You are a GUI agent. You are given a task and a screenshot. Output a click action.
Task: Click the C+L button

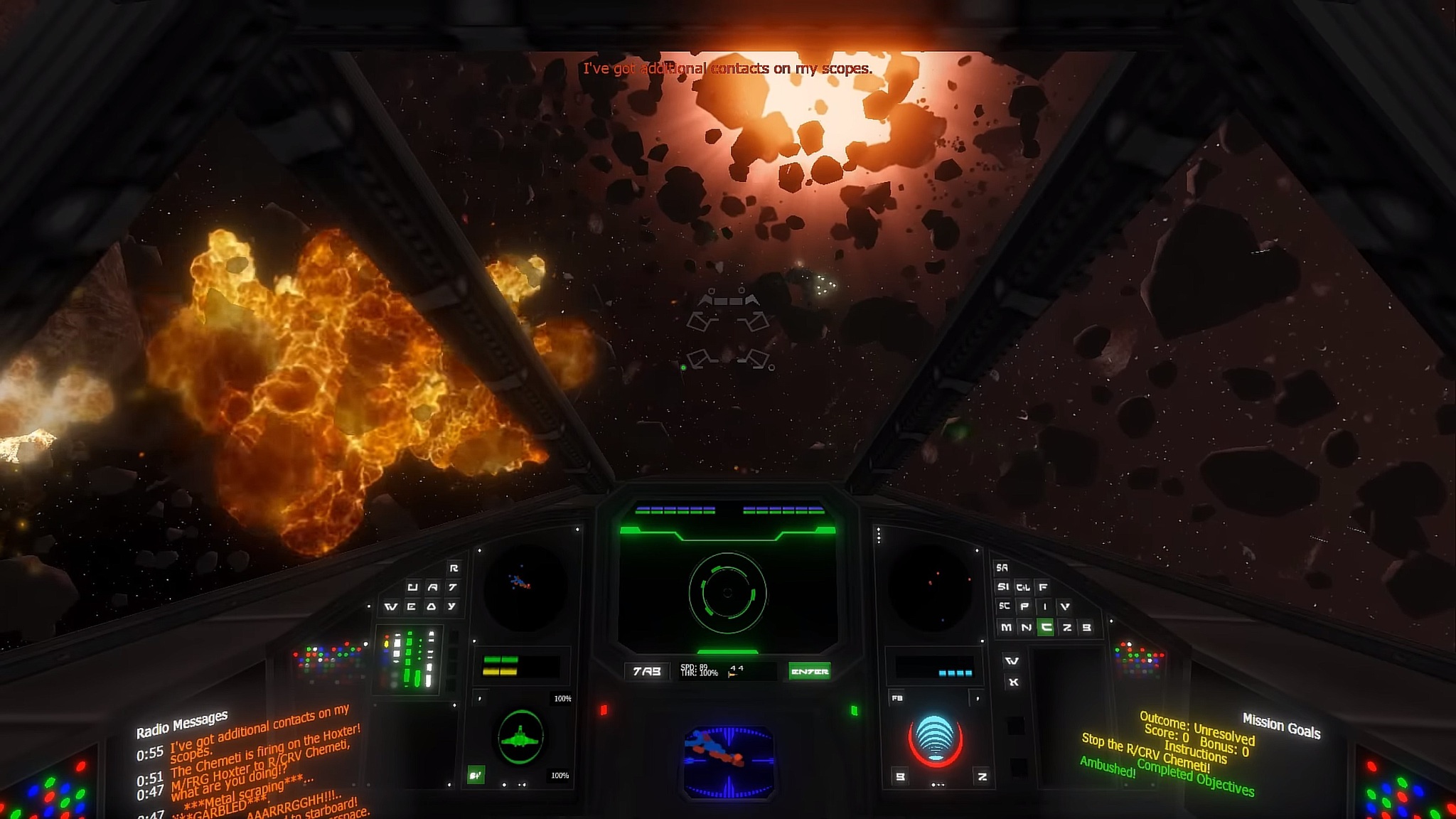(1023, 587)
